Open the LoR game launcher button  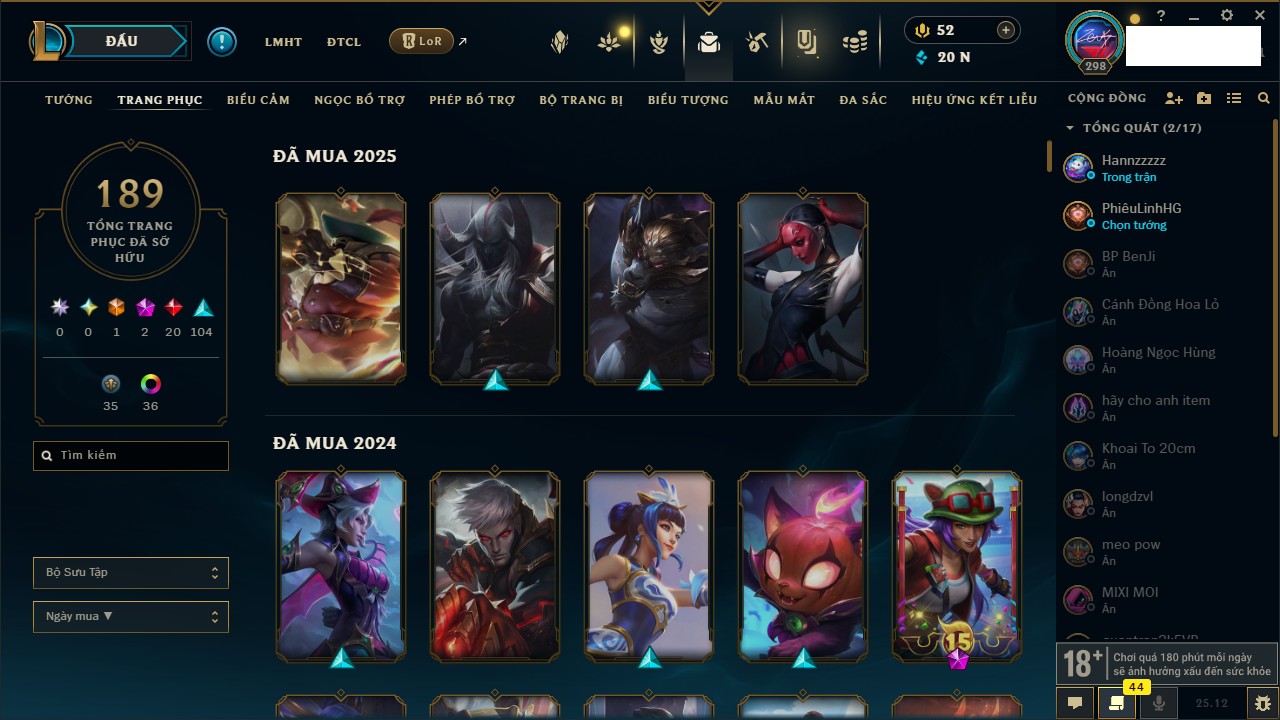[x=421, y=42]
